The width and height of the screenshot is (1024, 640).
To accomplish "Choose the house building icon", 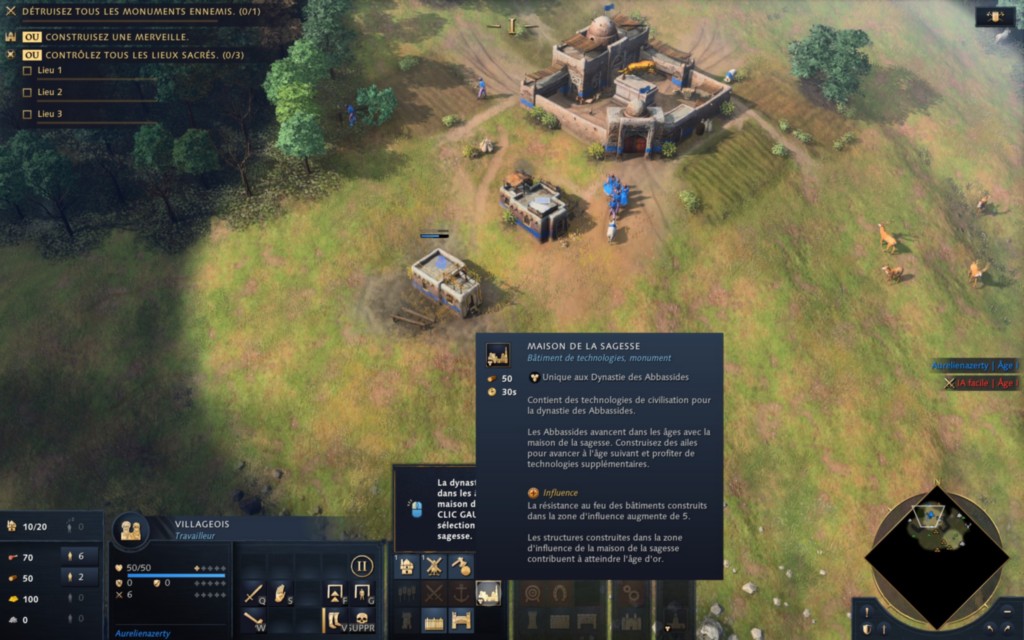I will click(x=407, y=566).
